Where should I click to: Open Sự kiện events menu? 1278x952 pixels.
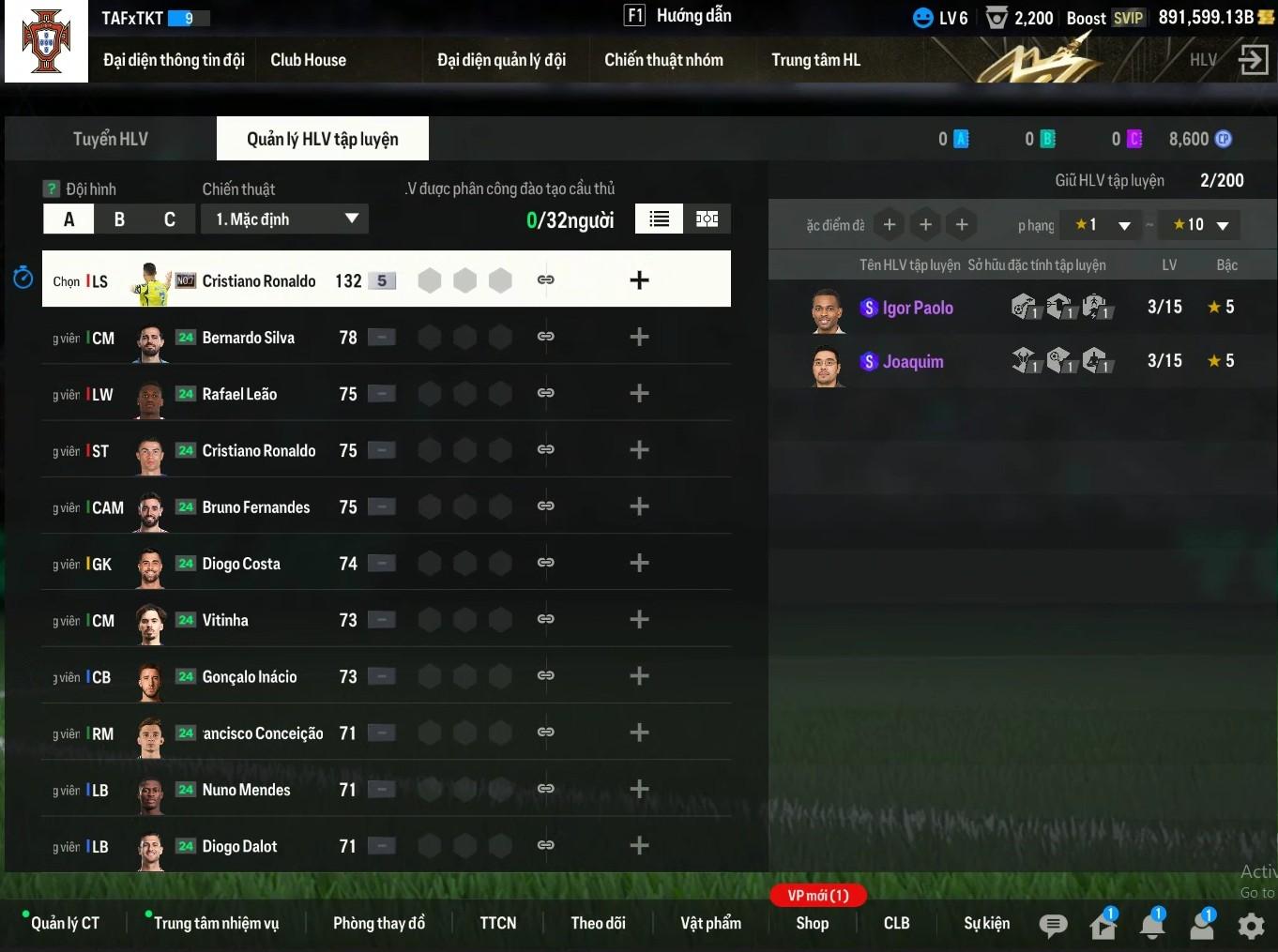click(986, 923)
